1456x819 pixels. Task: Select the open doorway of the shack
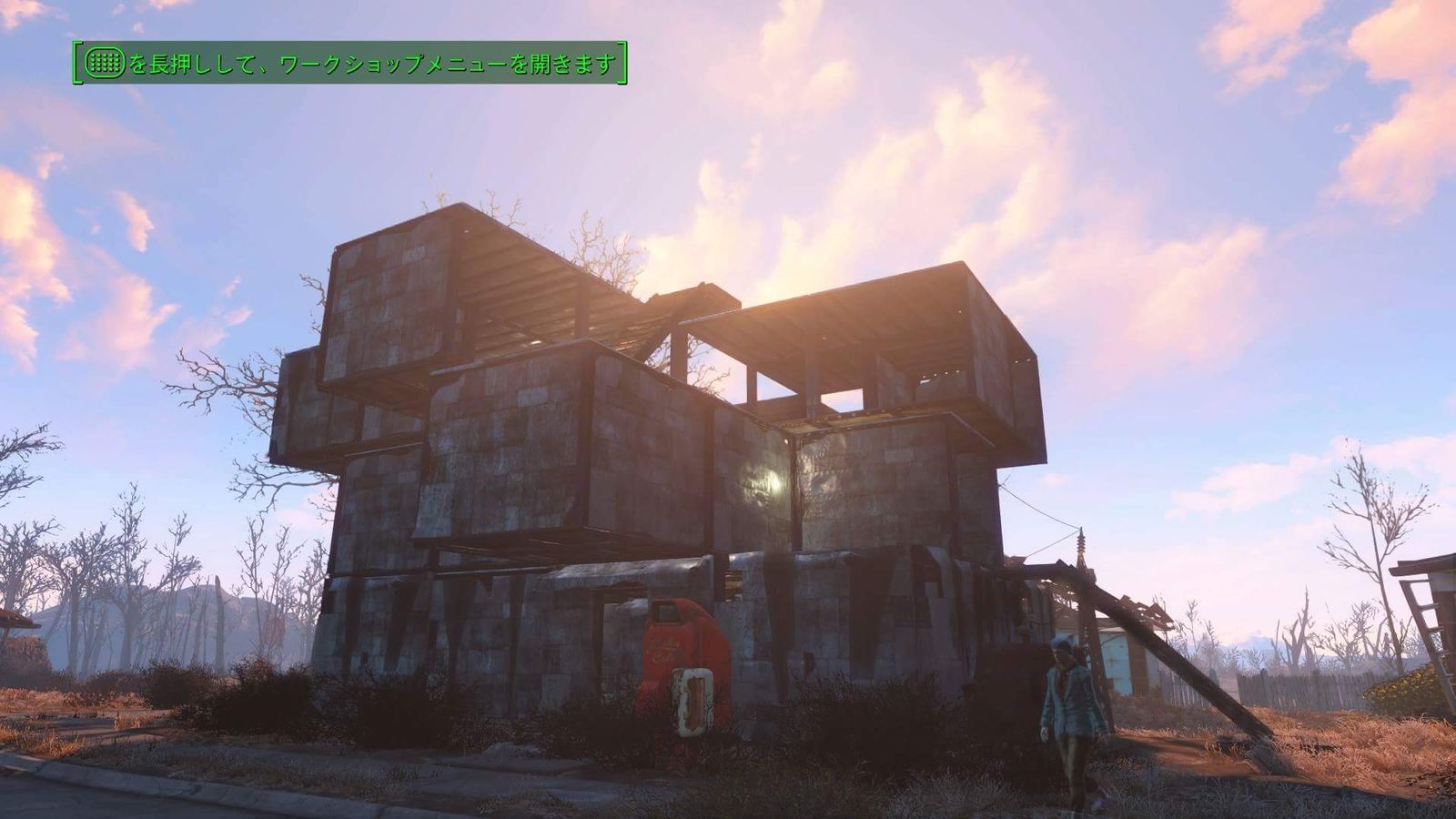[x=601, y=637]
